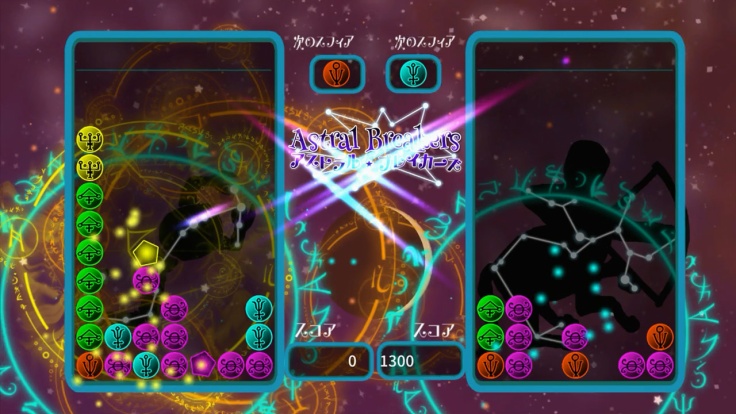
Task: Choose the lone orange orb on left board
Action: click(x=90, y=364)
